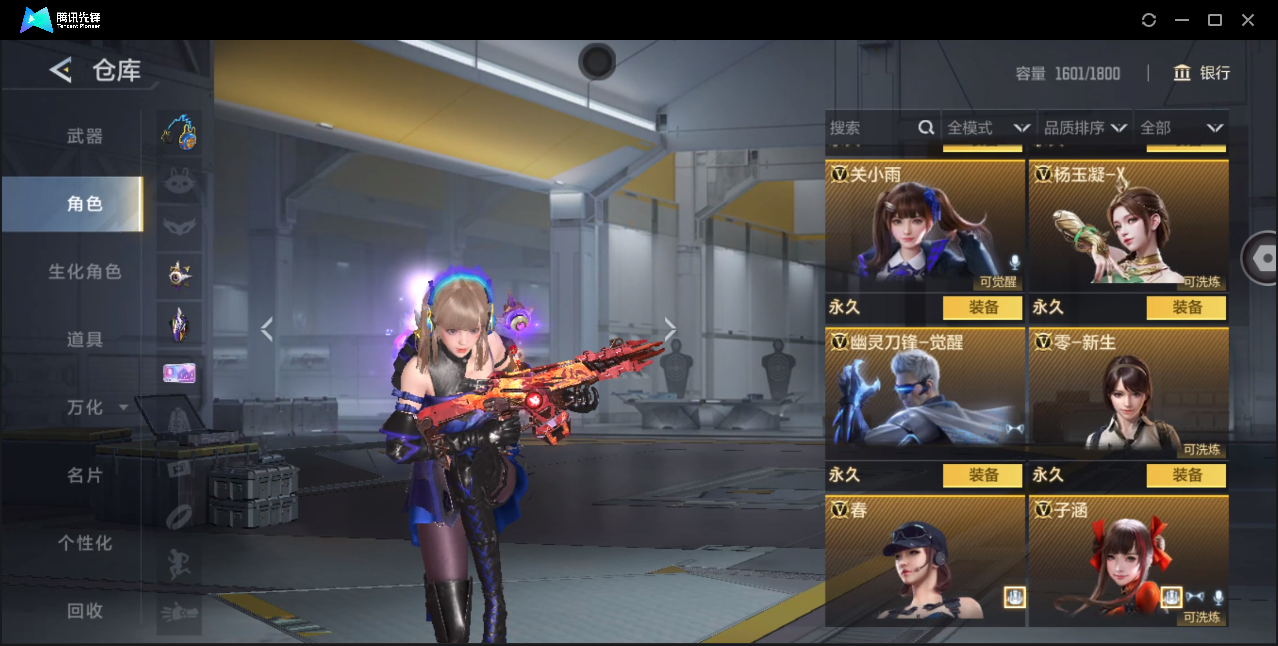
Task: Choose the 幽灵刀锋-觉醒 character card
Action: (925, 393)
